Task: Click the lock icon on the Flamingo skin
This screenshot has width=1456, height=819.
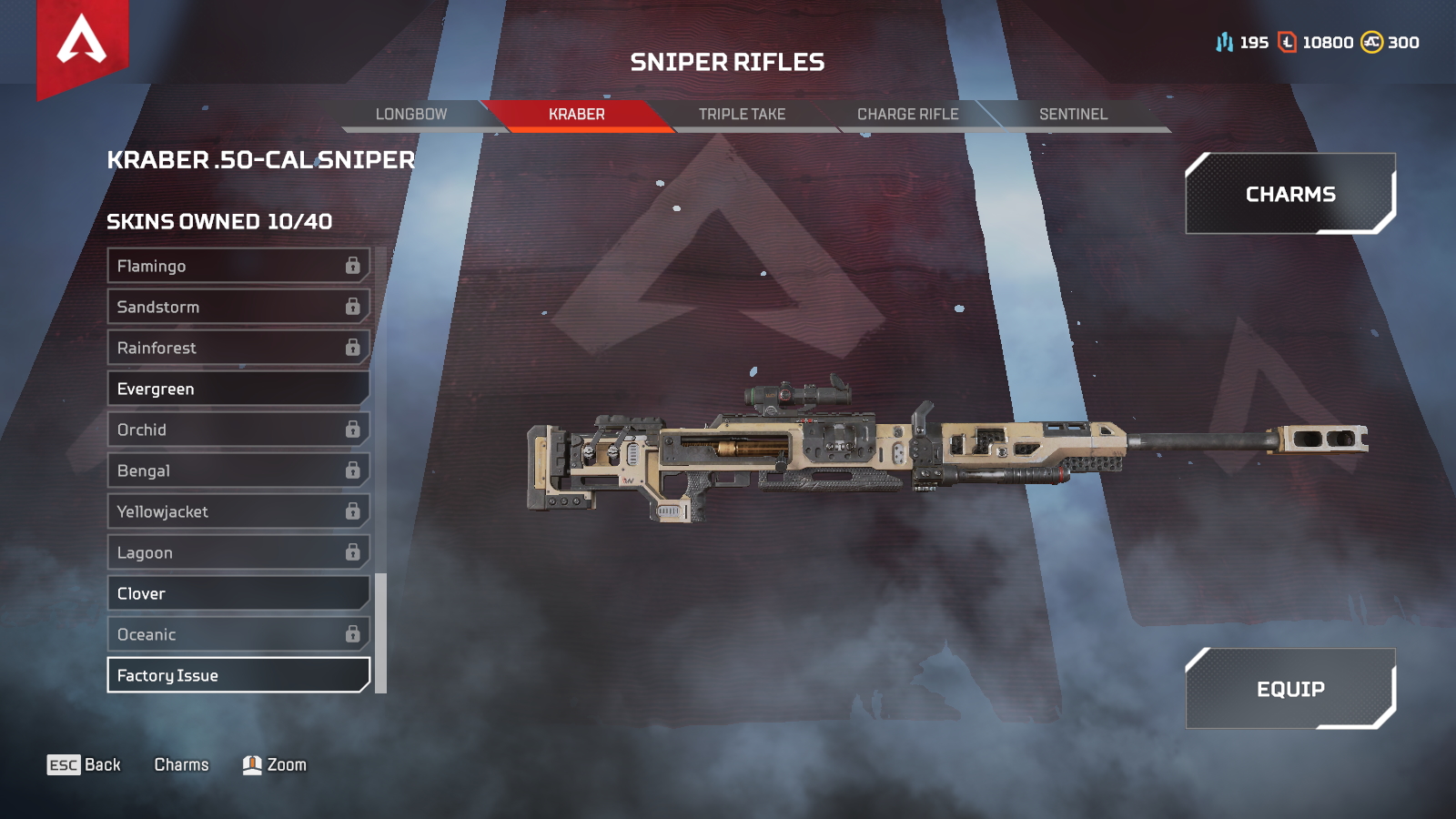Action: [352, 266]
